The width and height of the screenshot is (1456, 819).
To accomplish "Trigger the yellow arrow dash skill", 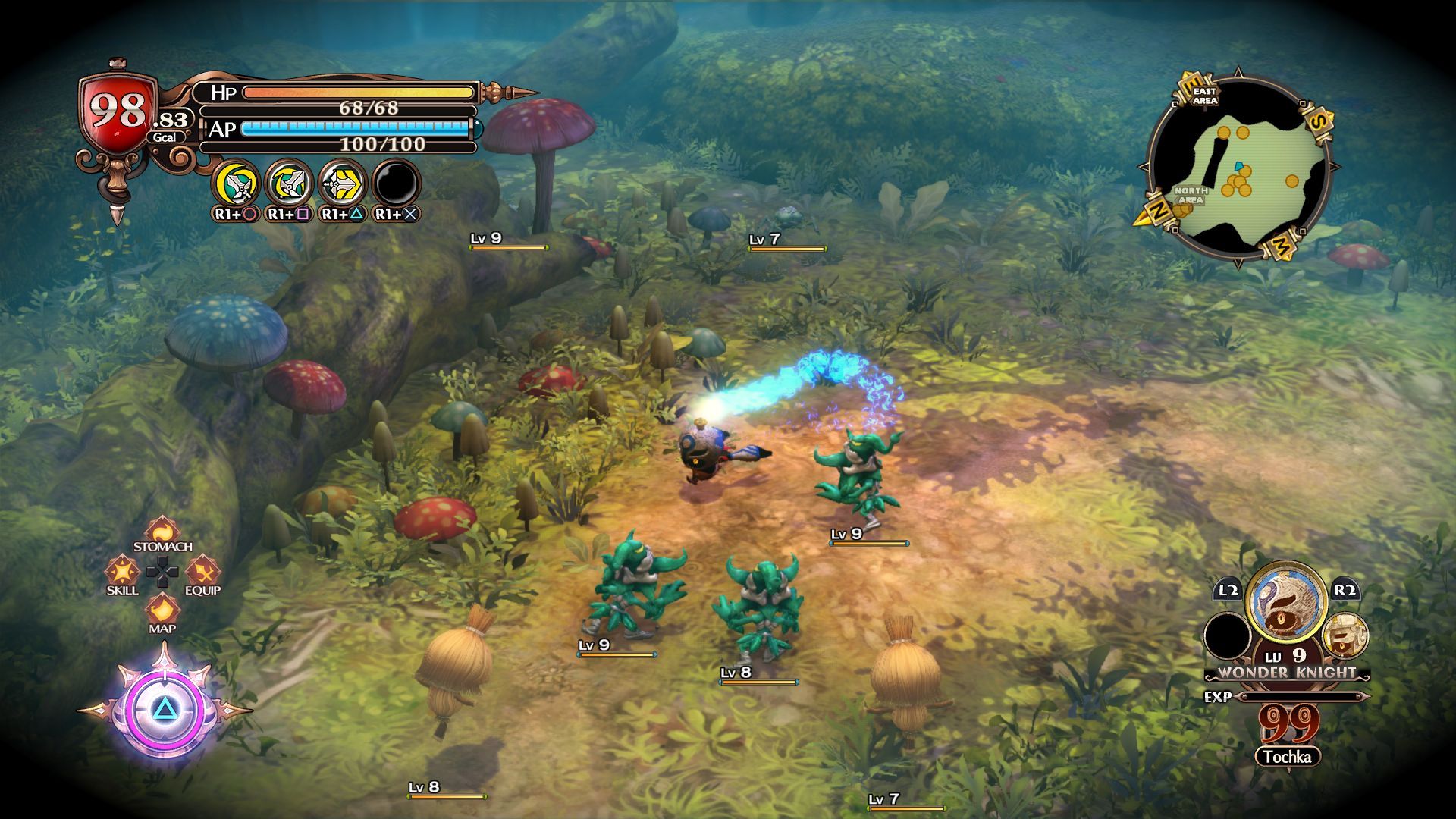I will [343, 184].
